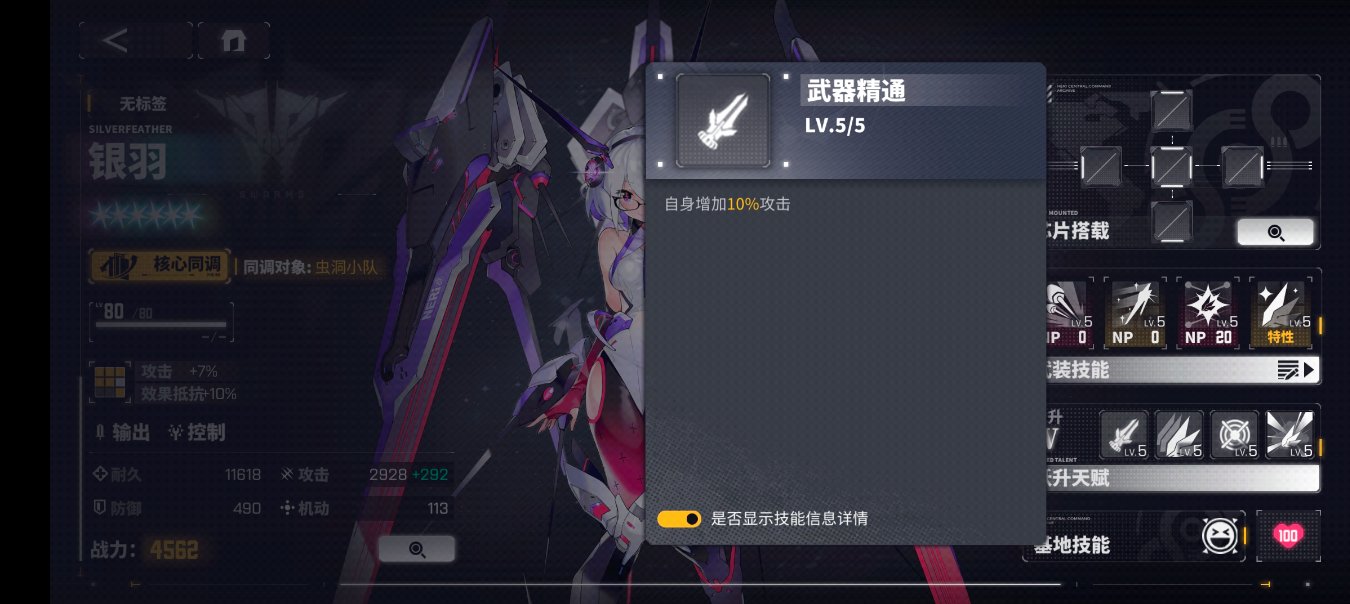Open the base skill laughing-face icon

coord(1222,537)
